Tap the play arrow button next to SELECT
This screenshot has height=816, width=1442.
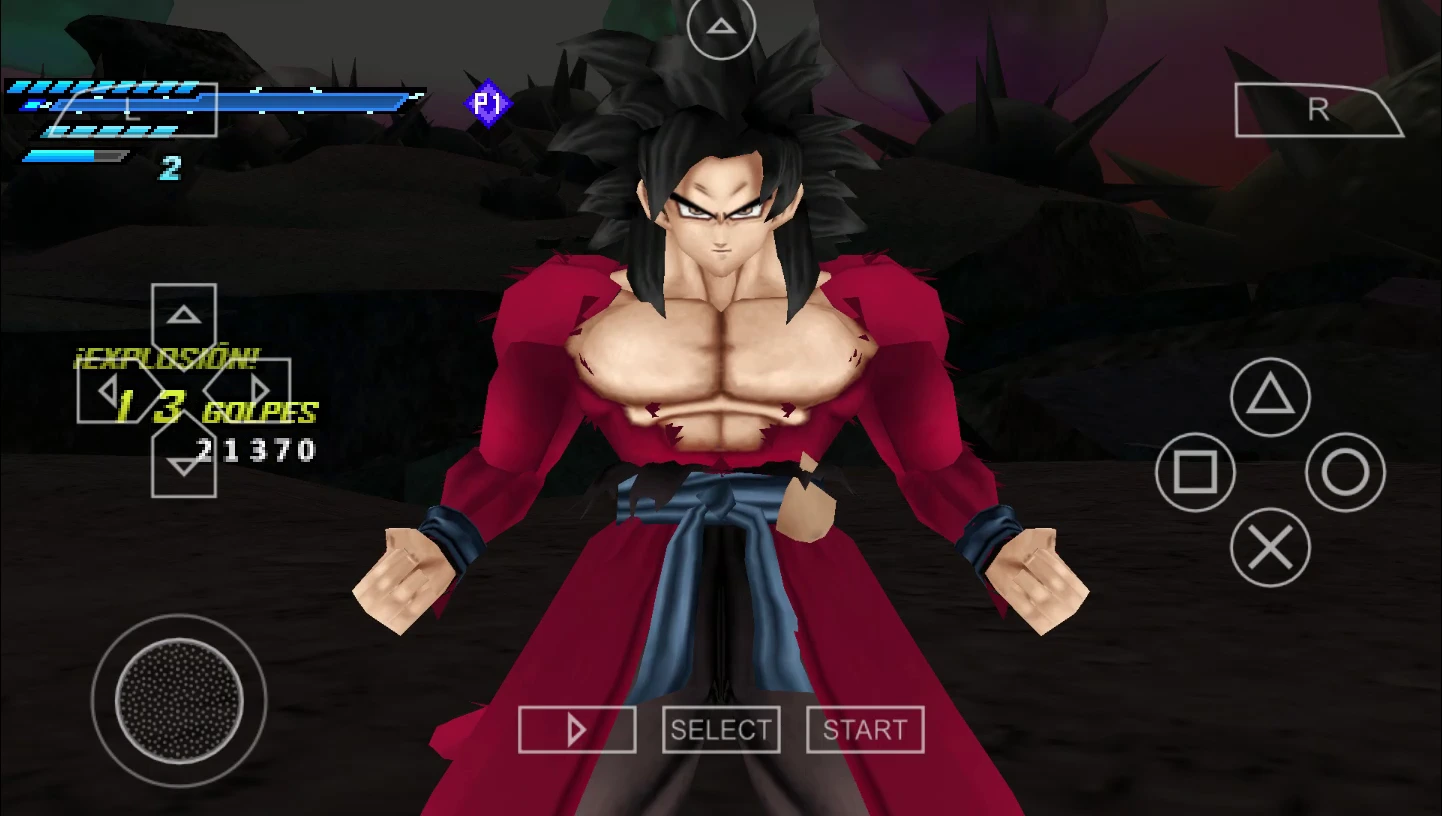[x=576, y=729]
